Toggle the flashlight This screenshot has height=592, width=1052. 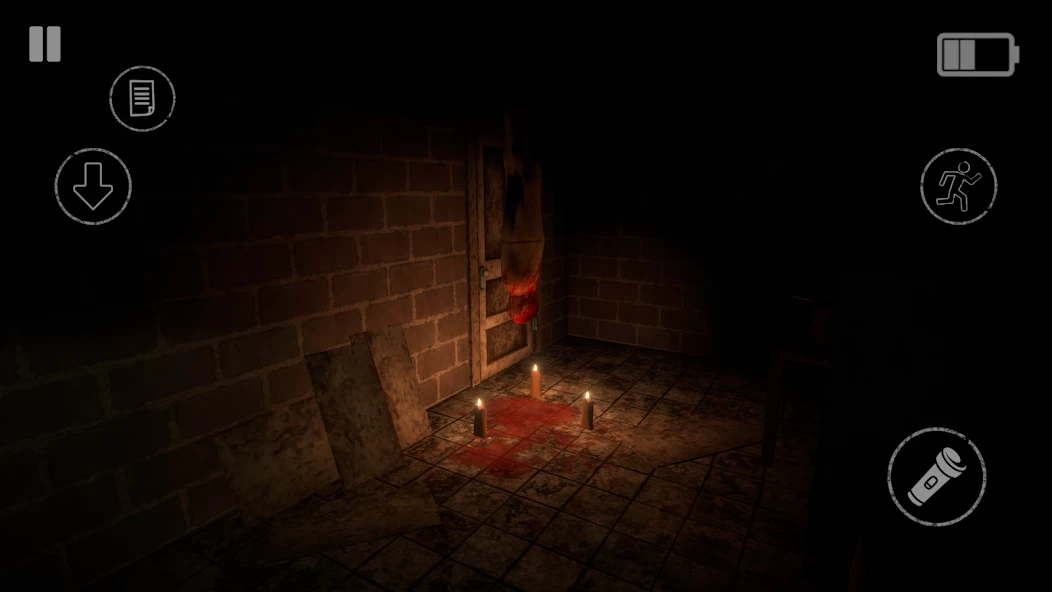click(936, 476)
